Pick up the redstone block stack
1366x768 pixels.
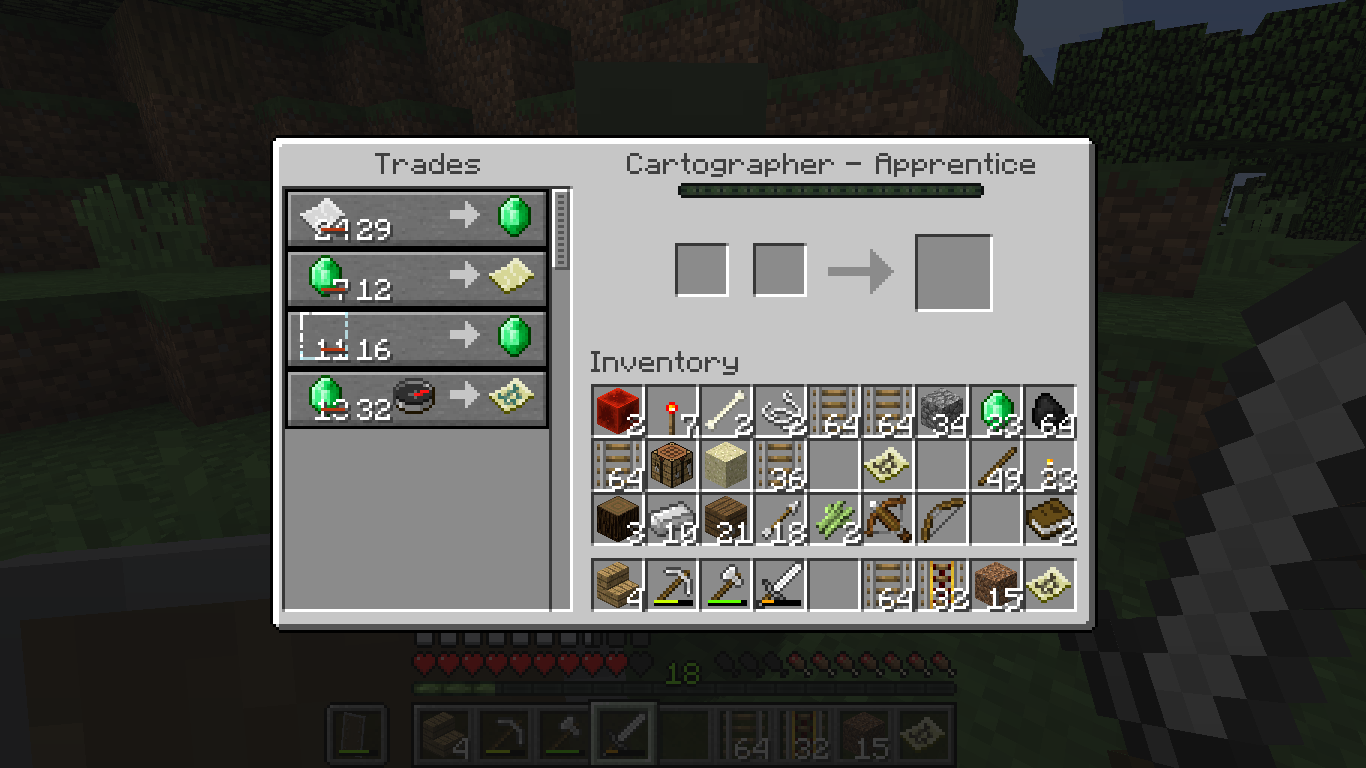[618, 412]
